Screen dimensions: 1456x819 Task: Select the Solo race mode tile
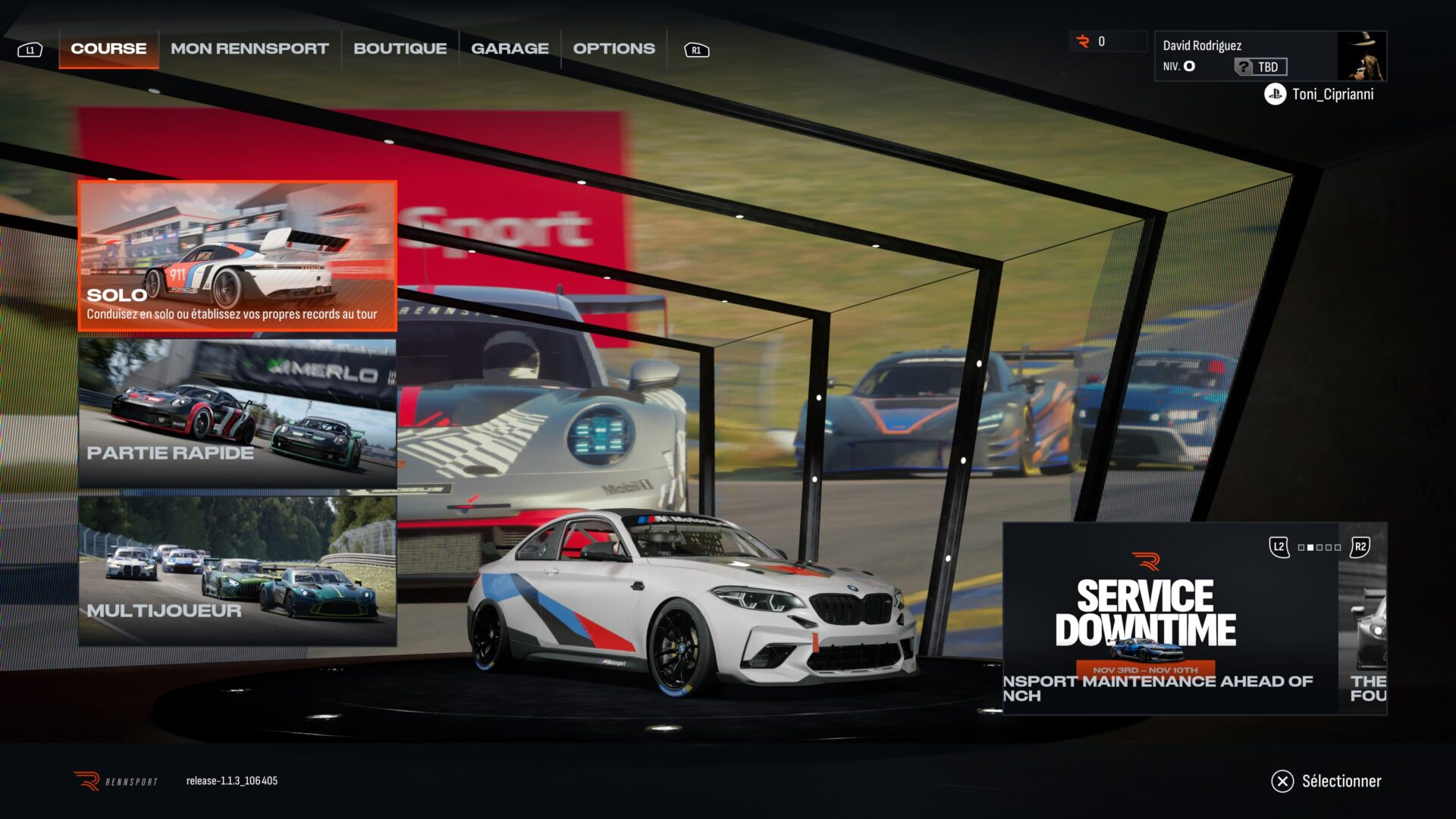[x=237, y=256]
